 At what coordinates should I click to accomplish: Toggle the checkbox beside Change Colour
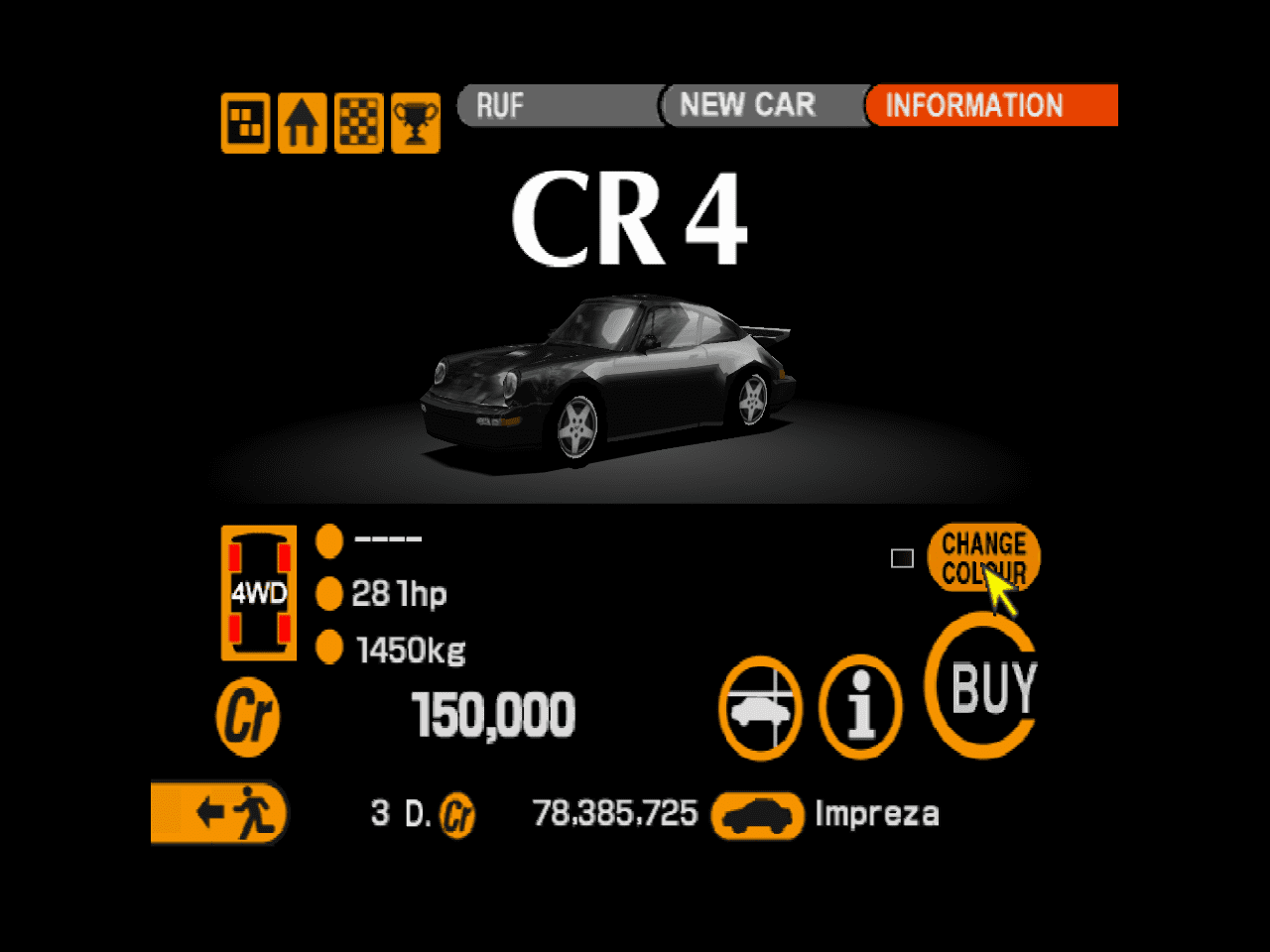tap(902, 559)
